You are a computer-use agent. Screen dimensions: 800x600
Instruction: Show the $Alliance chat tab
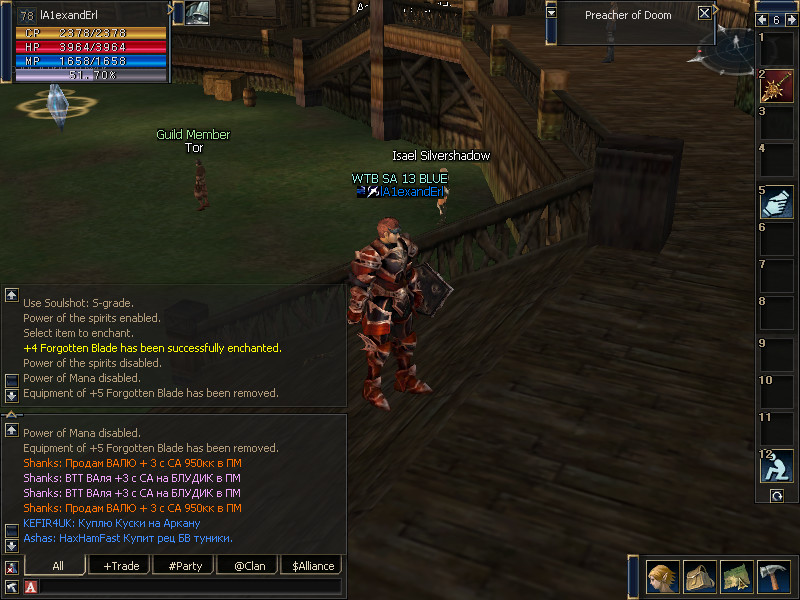pyautogui.click(x=313, y=566)
